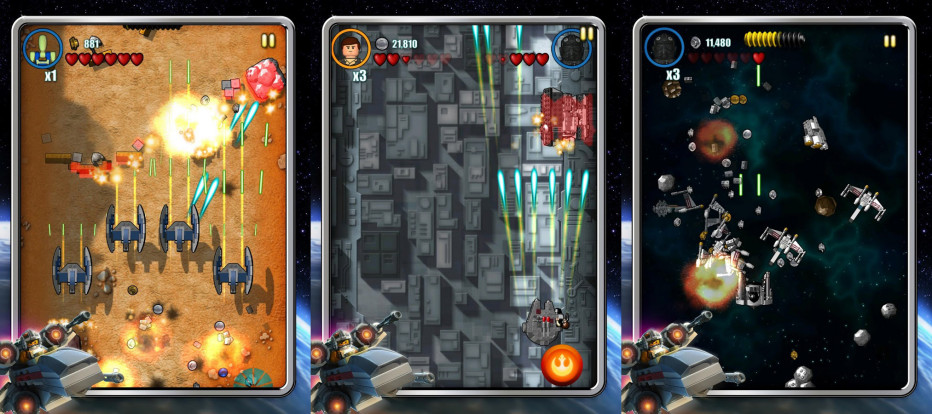Viewport: 932px width, 414px height.
Task: Tap the brown-haired character portrait with orange ring
Action: (x=350, y=47)
